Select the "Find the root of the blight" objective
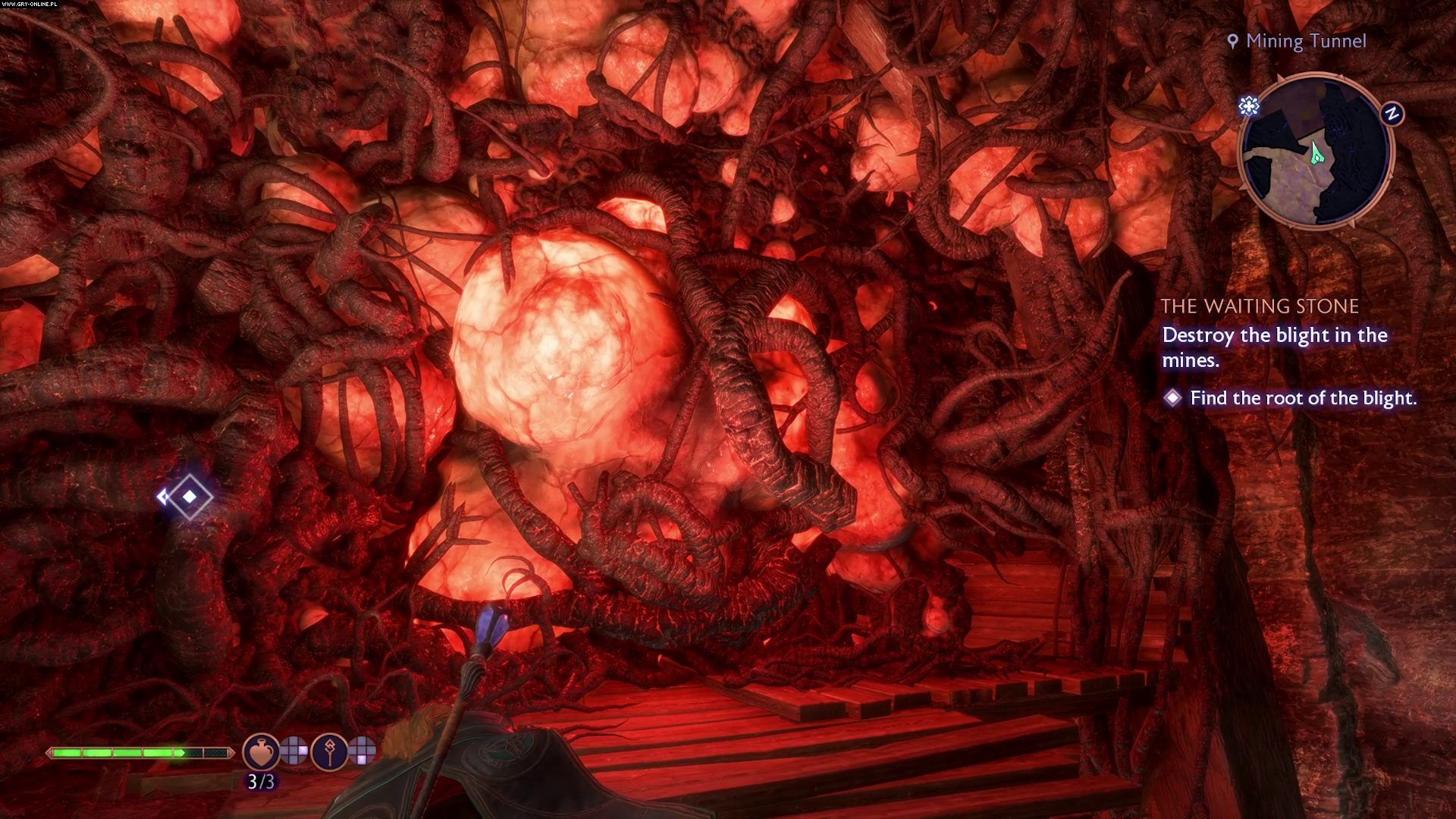This screenshot has width=1456, height=819. (1302, 398)
